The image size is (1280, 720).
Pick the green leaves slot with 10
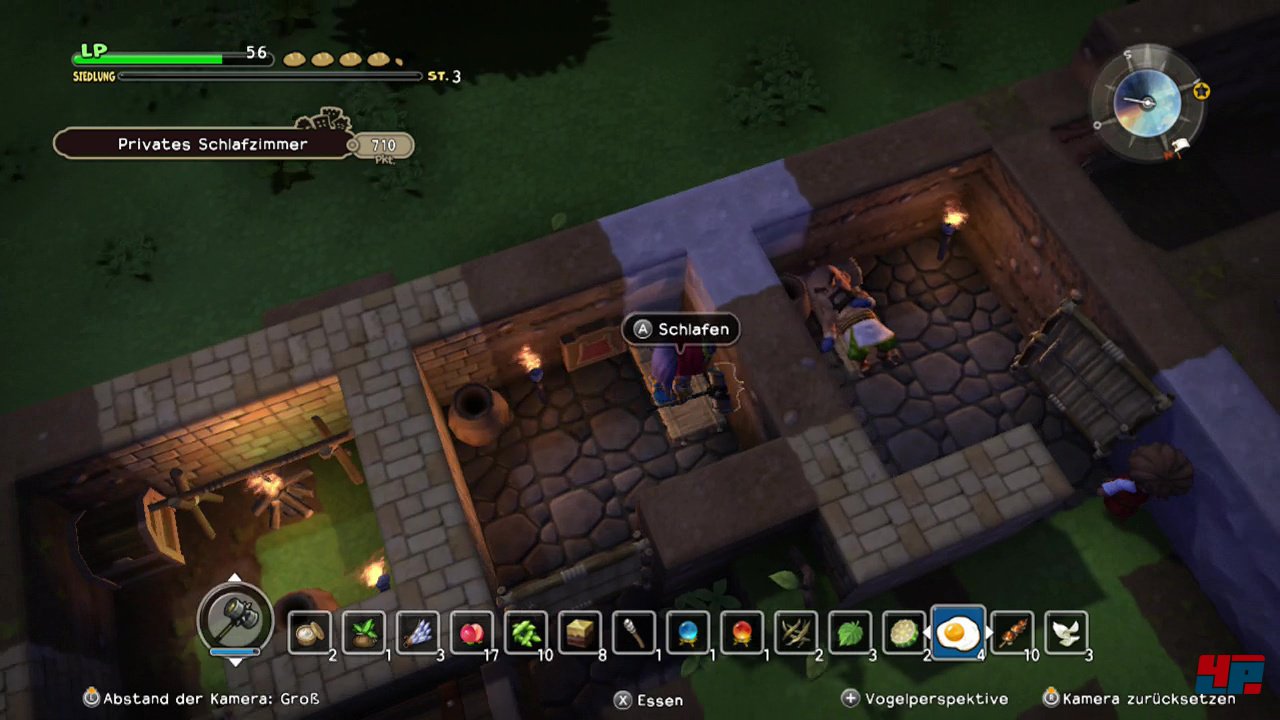tap(526, 632)
